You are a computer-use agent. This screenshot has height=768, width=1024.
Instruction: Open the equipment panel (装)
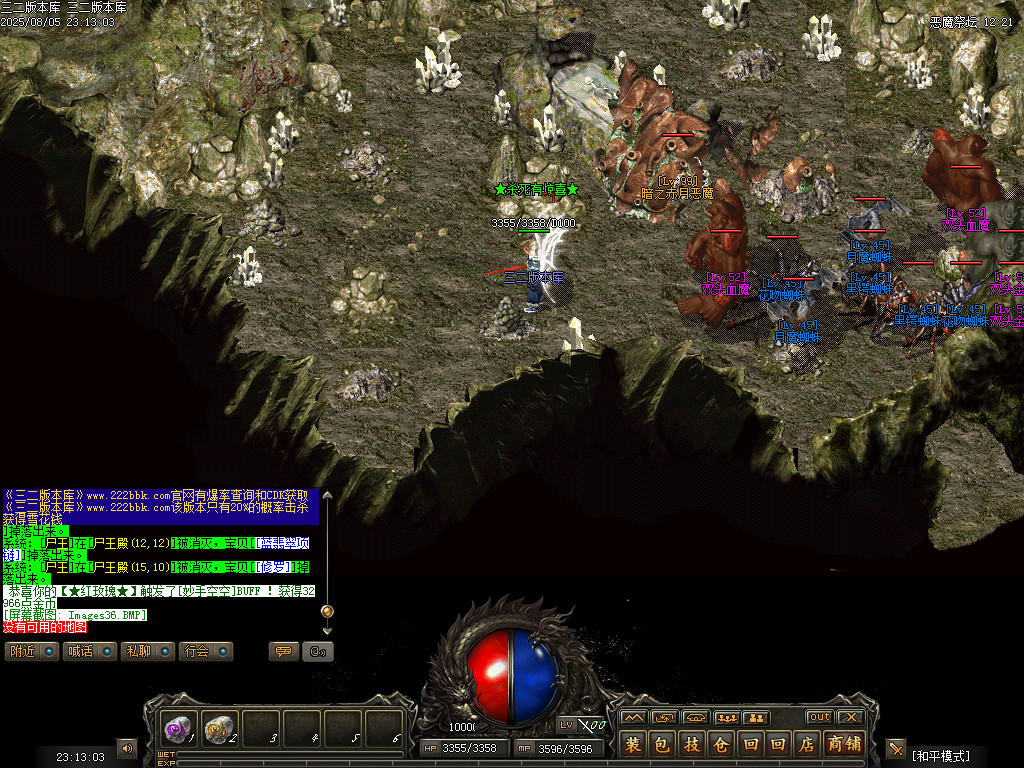pyautogui.click(x=633, y=744)
